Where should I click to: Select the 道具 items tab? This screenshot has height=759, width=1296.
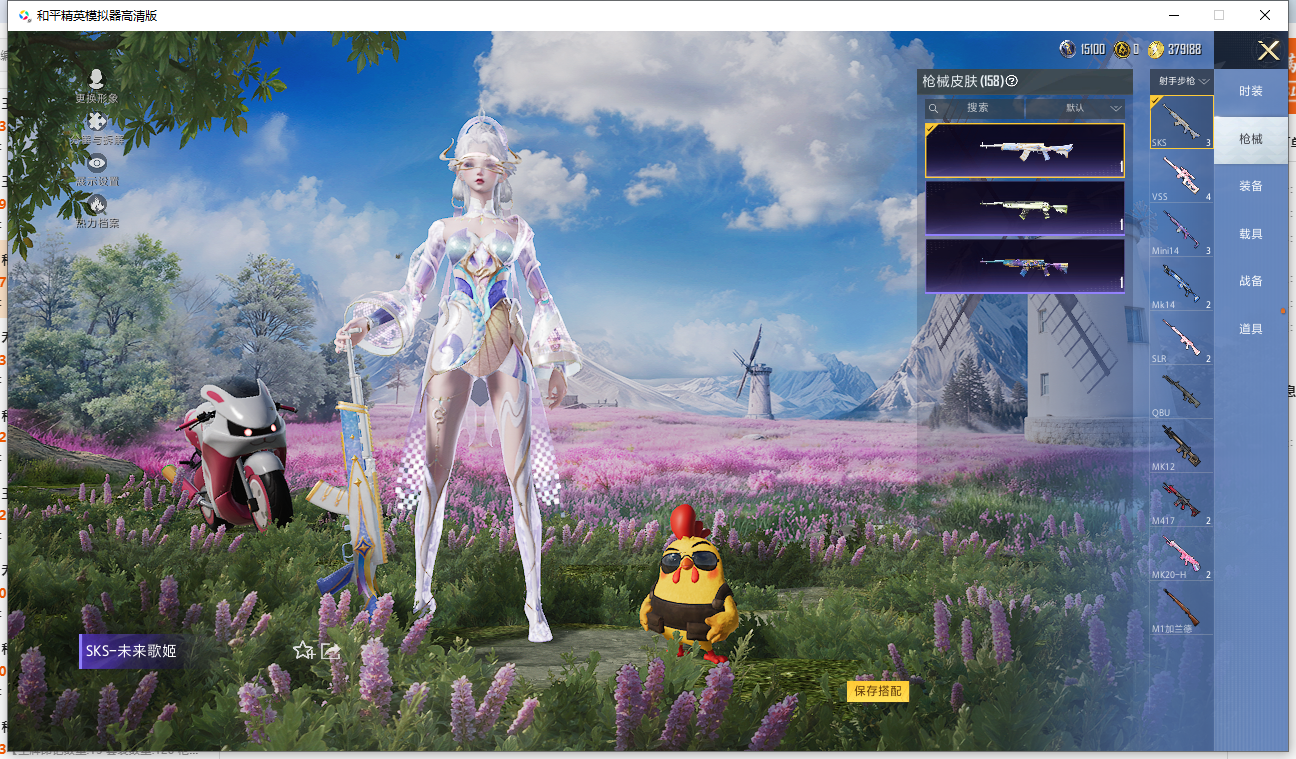pyautogui.click(x=1250, y=329)
